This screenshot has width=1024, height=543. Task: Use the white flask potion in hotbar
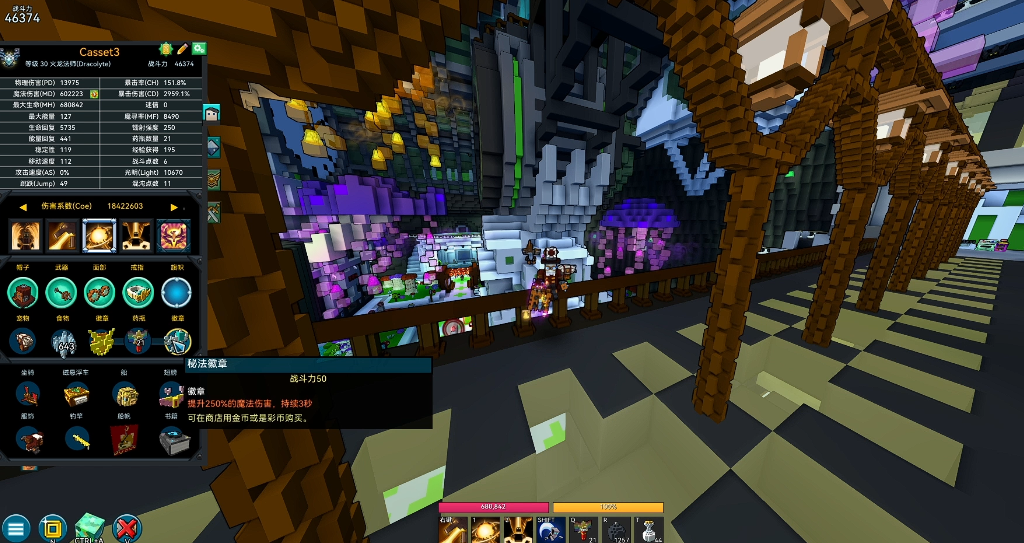pos(651,530)
